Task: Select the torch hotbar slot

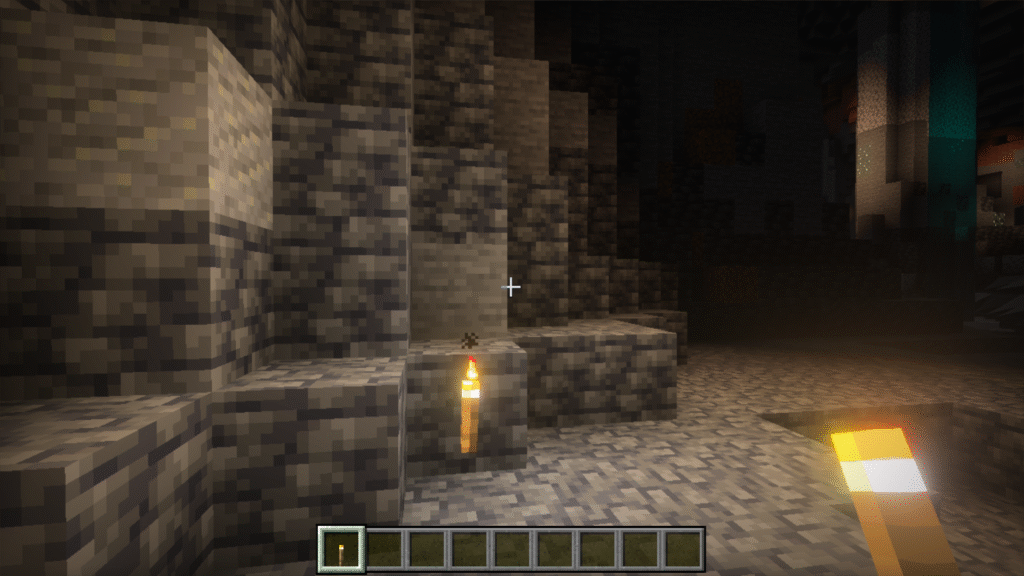Action: click(340, 549)
